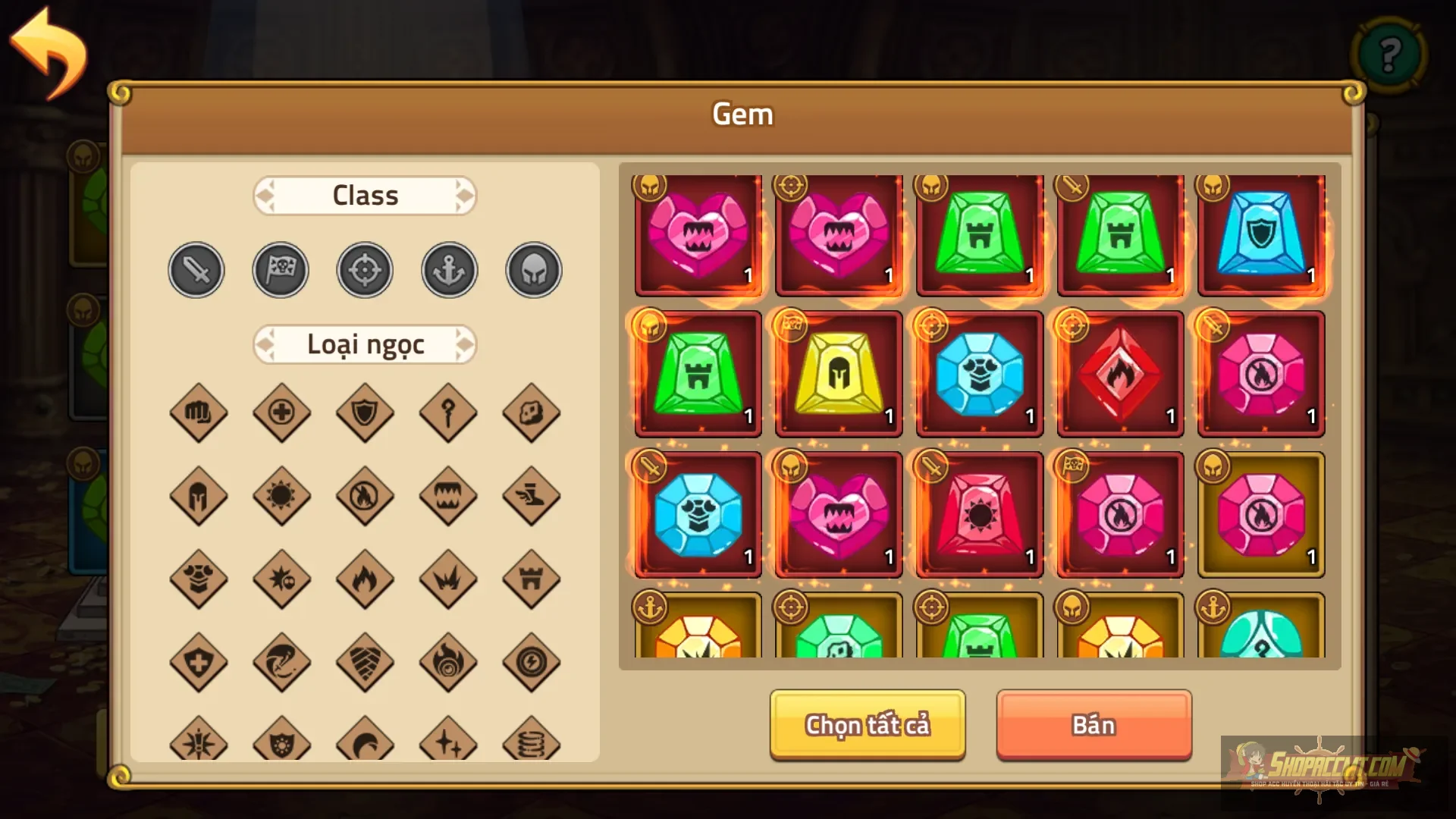This screenshot has height=819, width=1456.
Task: Expand the Class filter with its right arrow
Action: 466,195
